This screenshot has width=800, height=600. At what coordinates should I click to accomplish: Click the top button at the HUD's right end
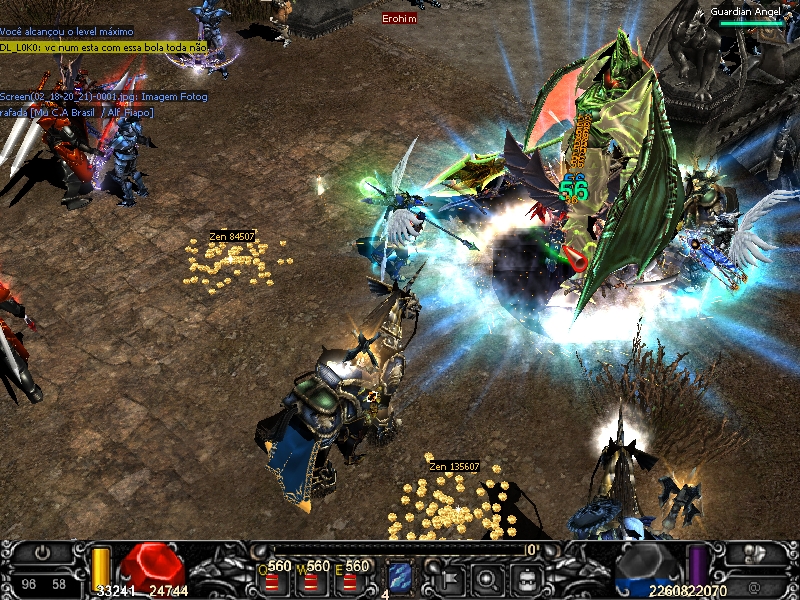pyautogui.click(x=757, y=553)
